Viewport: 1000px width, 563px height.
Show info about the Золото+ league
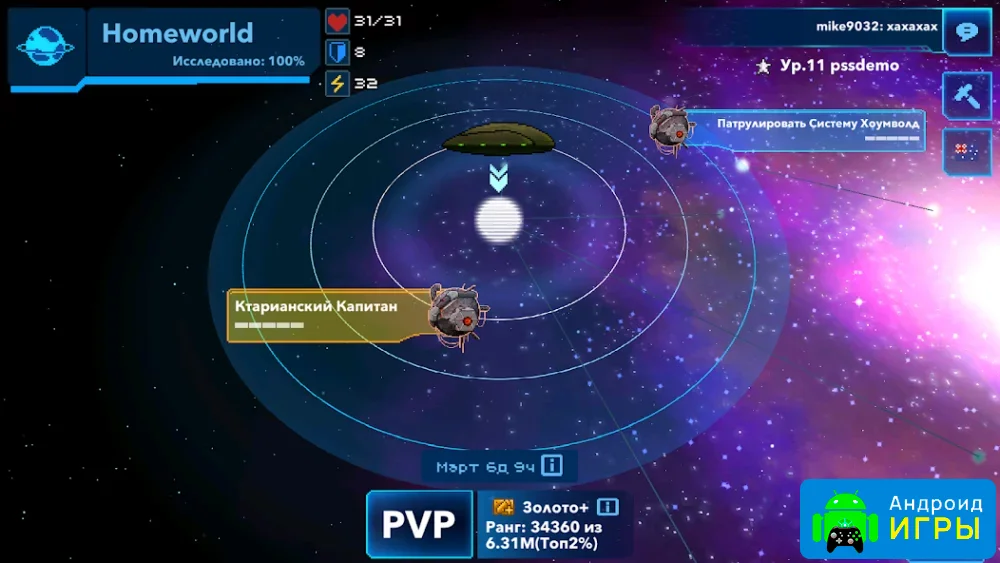(608, 507)
